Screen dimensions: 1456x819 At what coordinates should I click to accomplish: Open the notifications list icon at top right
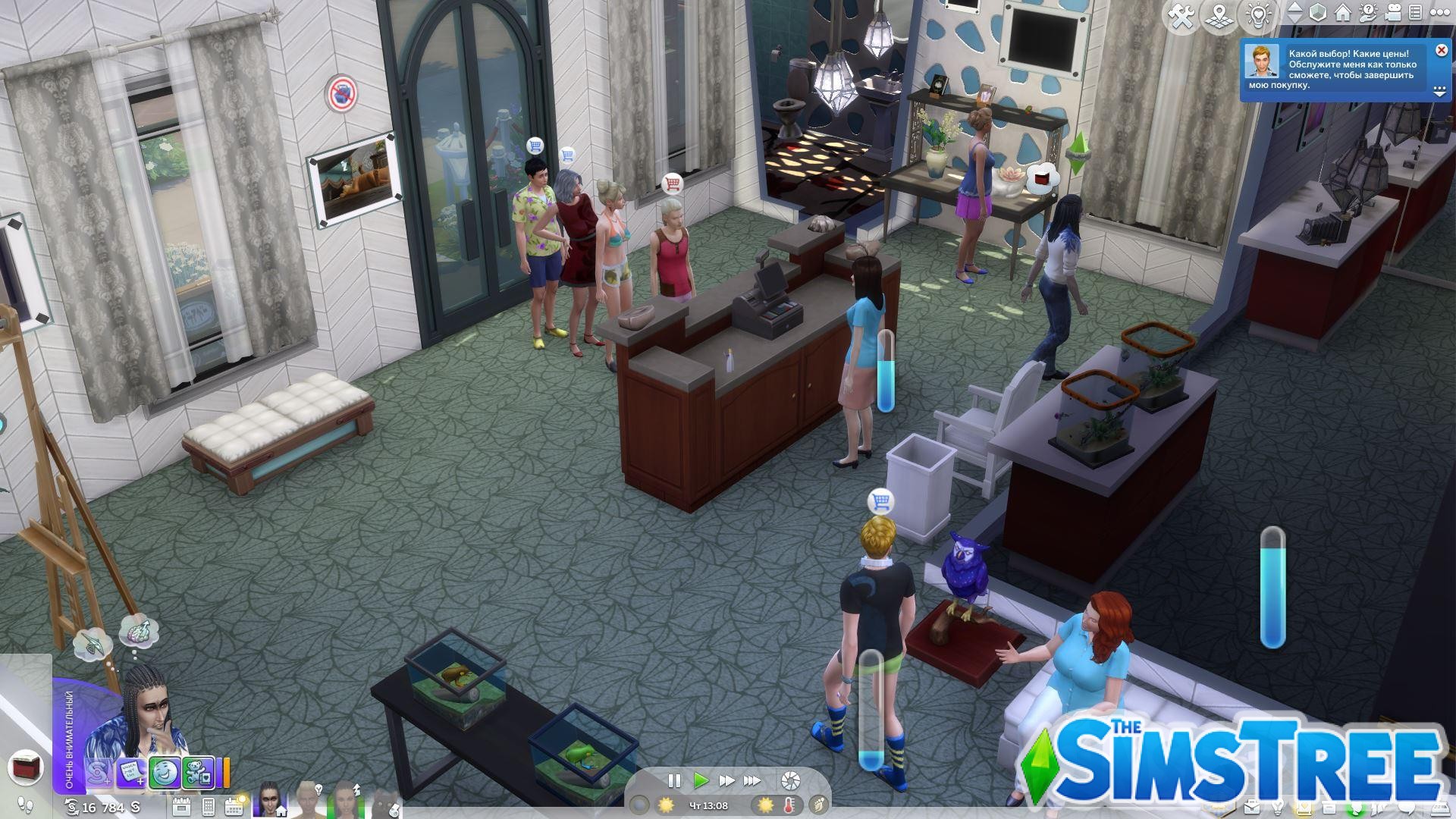pyautogui.click(x=1415, y=13)
